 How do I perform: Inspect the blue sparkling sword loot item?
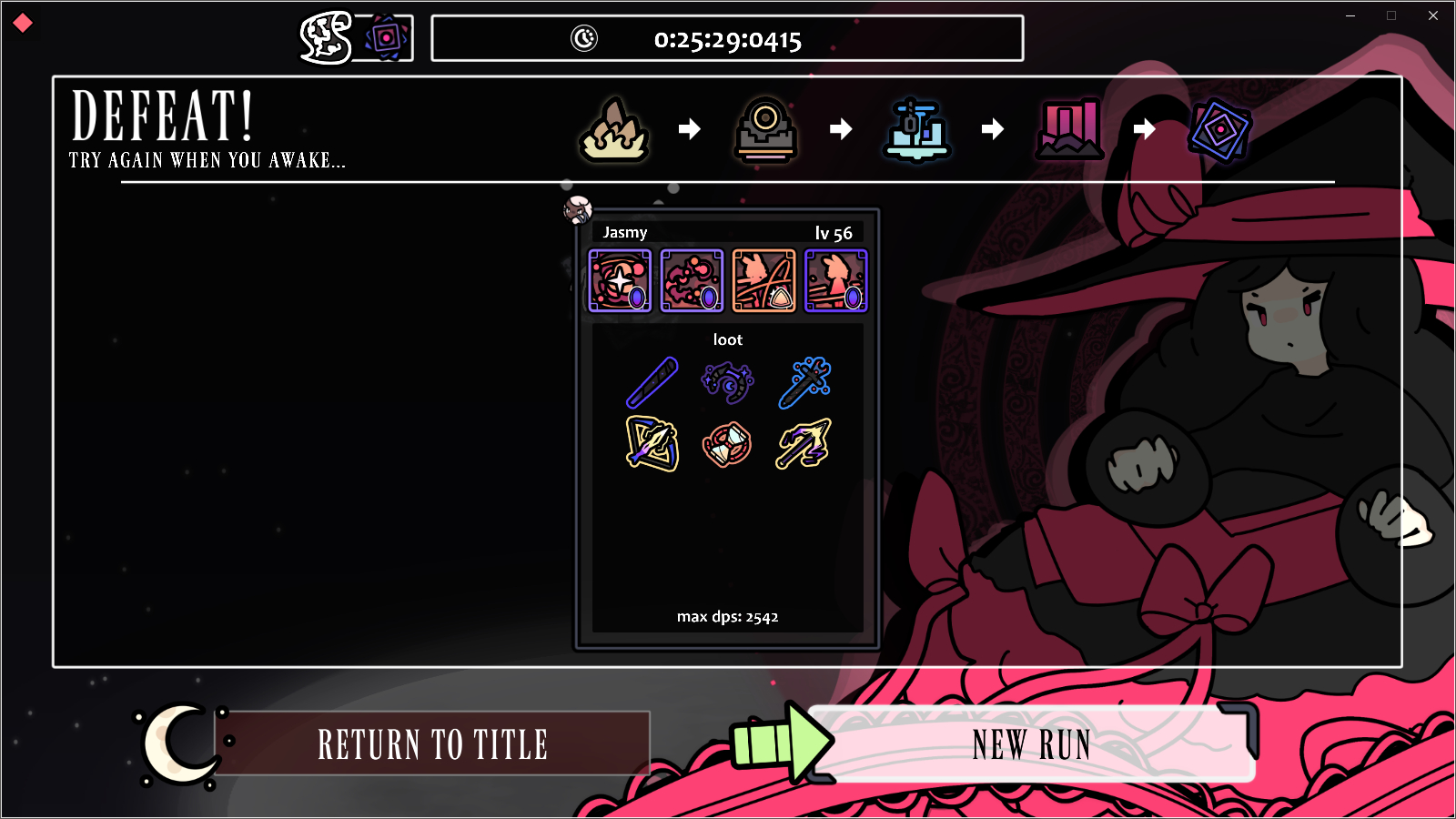[804, 382]
